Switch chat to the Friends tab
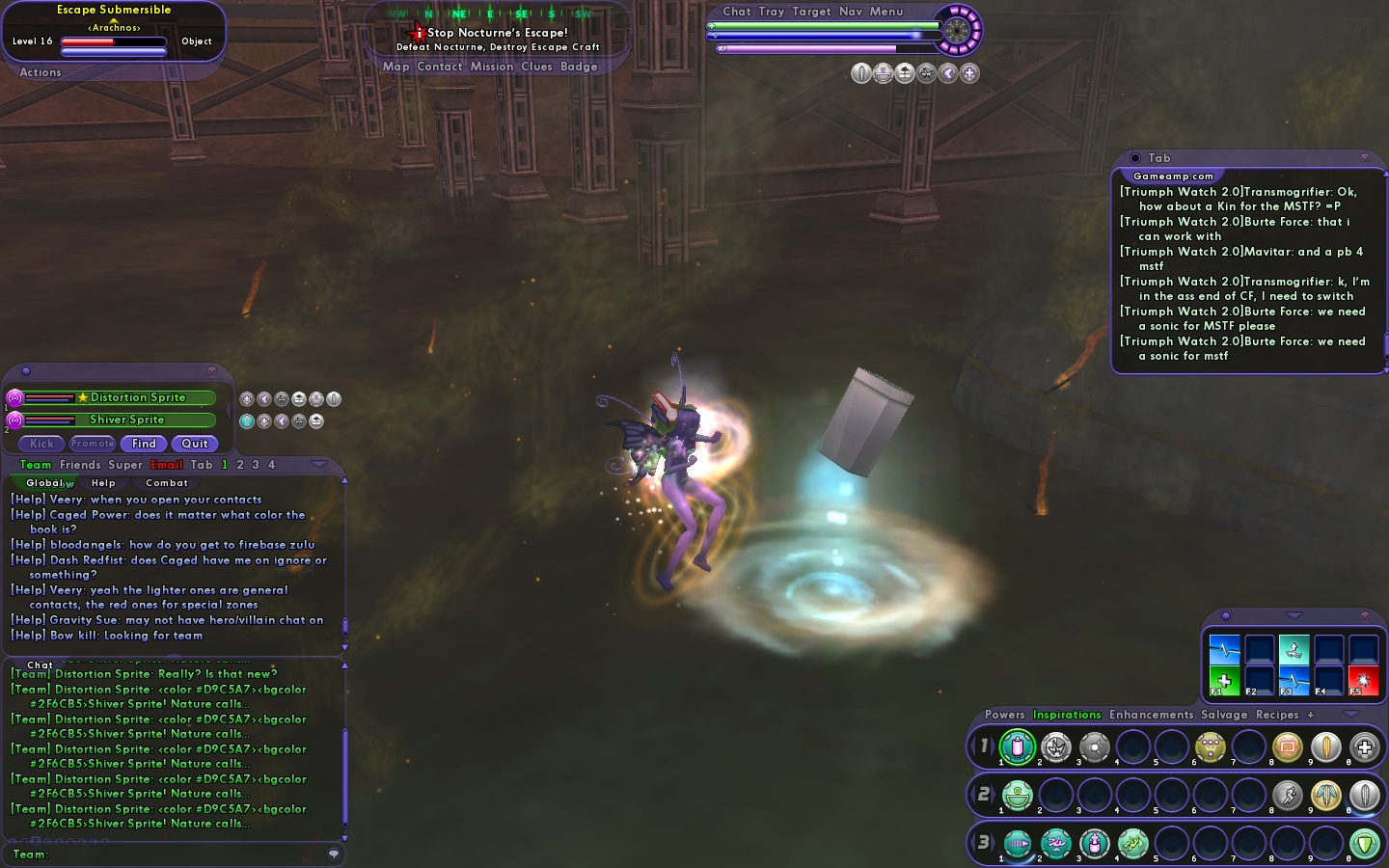This screenshot has width=1389, height=868. tap(80, 465)
